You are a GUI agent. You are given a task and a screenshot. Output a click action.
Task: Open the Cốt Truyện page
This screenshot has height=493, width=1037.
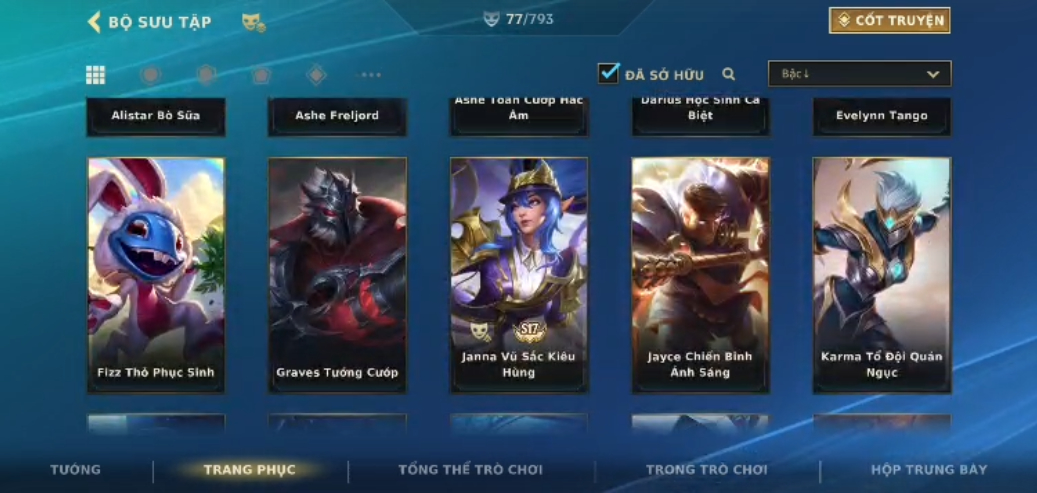click(x=889, y=20)
